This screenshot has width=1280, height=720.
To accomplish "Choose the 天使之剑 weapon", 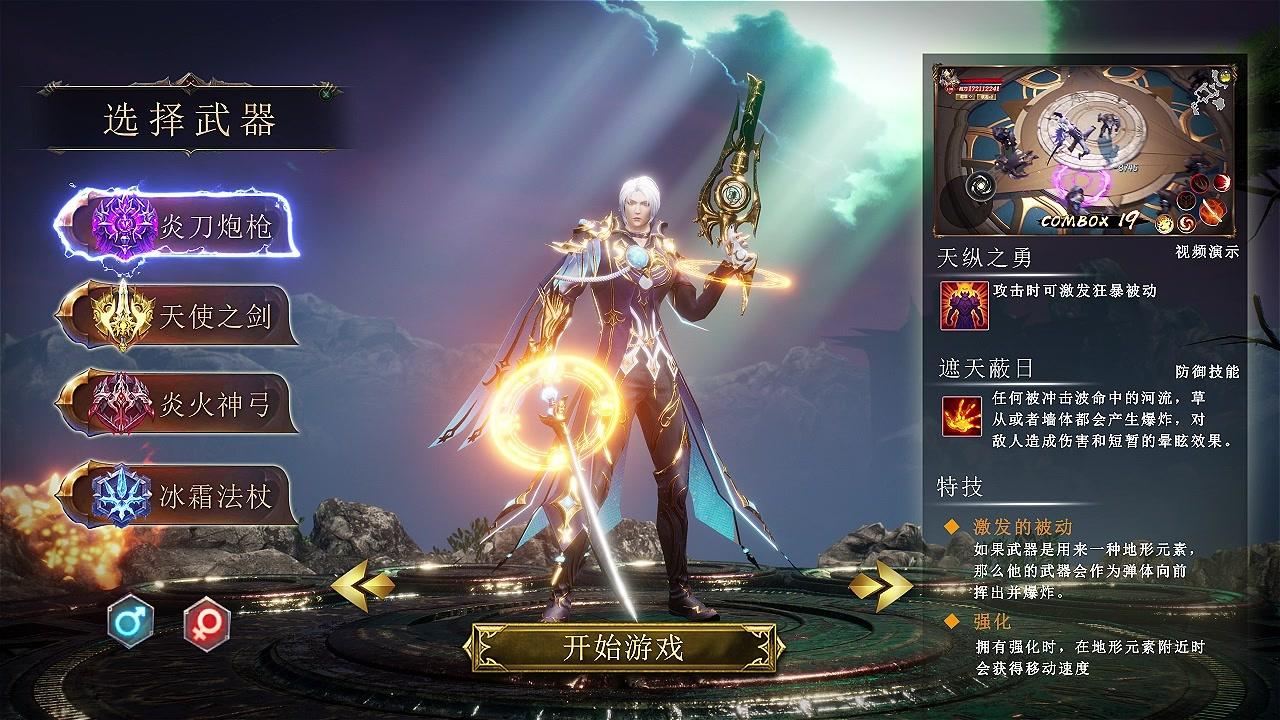I will [x=180, y=316].
